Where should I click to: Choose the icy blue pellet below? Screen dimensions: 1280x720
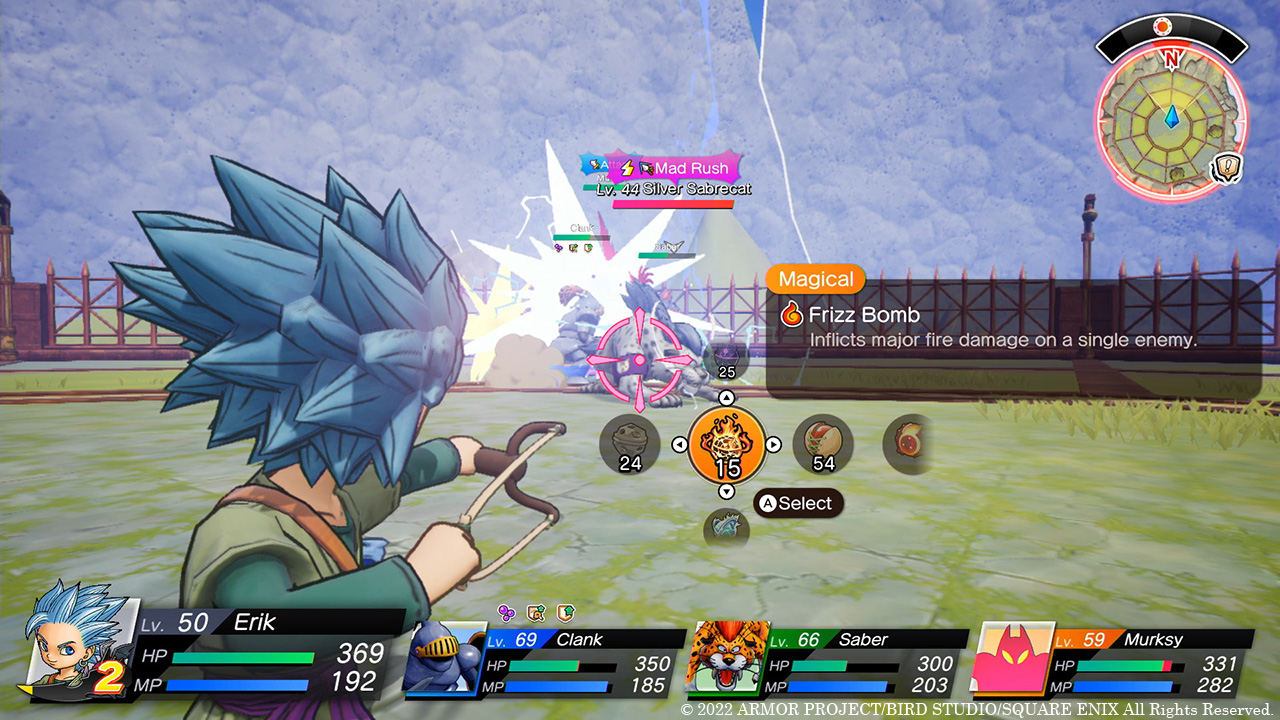tap(726, 528)
